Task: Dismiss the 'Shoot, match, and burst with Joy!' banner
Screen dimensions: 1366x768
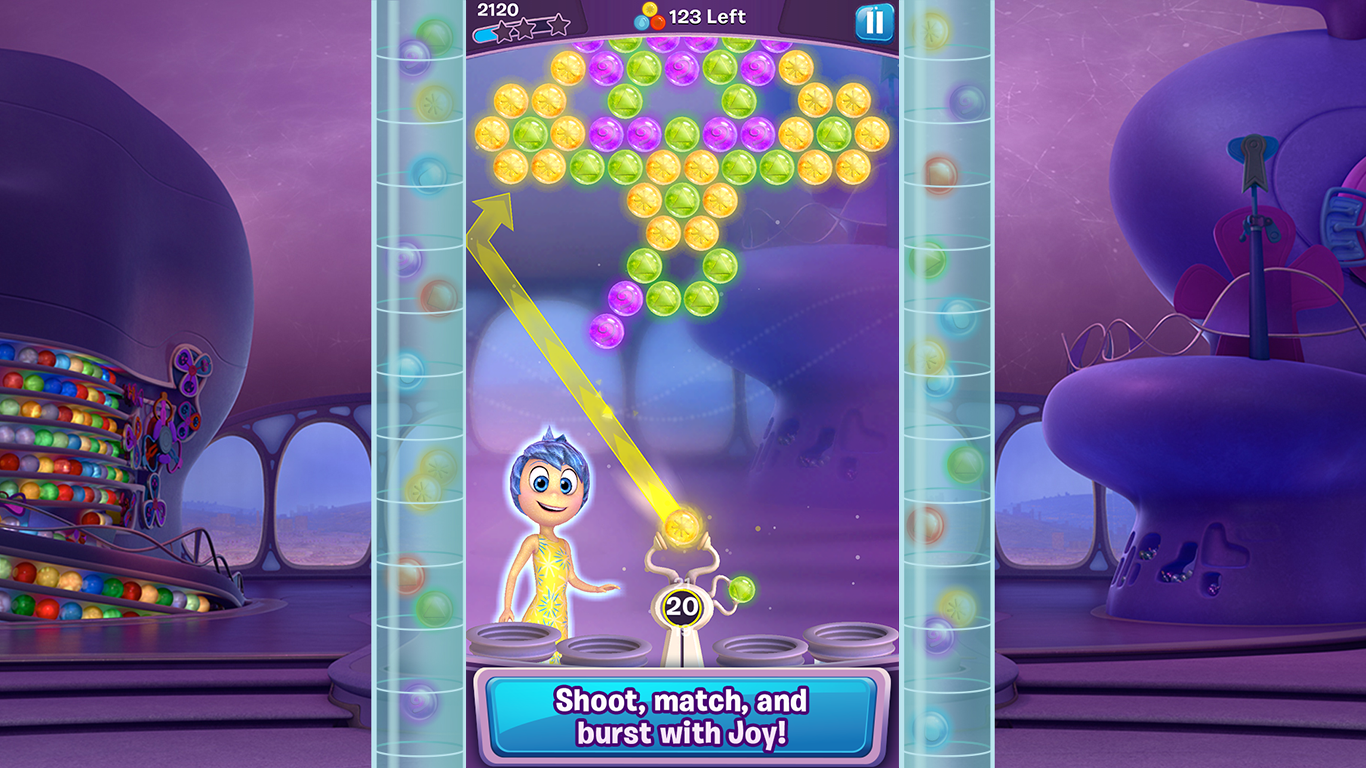Action: pyautogui.click(x=683, y=713)
